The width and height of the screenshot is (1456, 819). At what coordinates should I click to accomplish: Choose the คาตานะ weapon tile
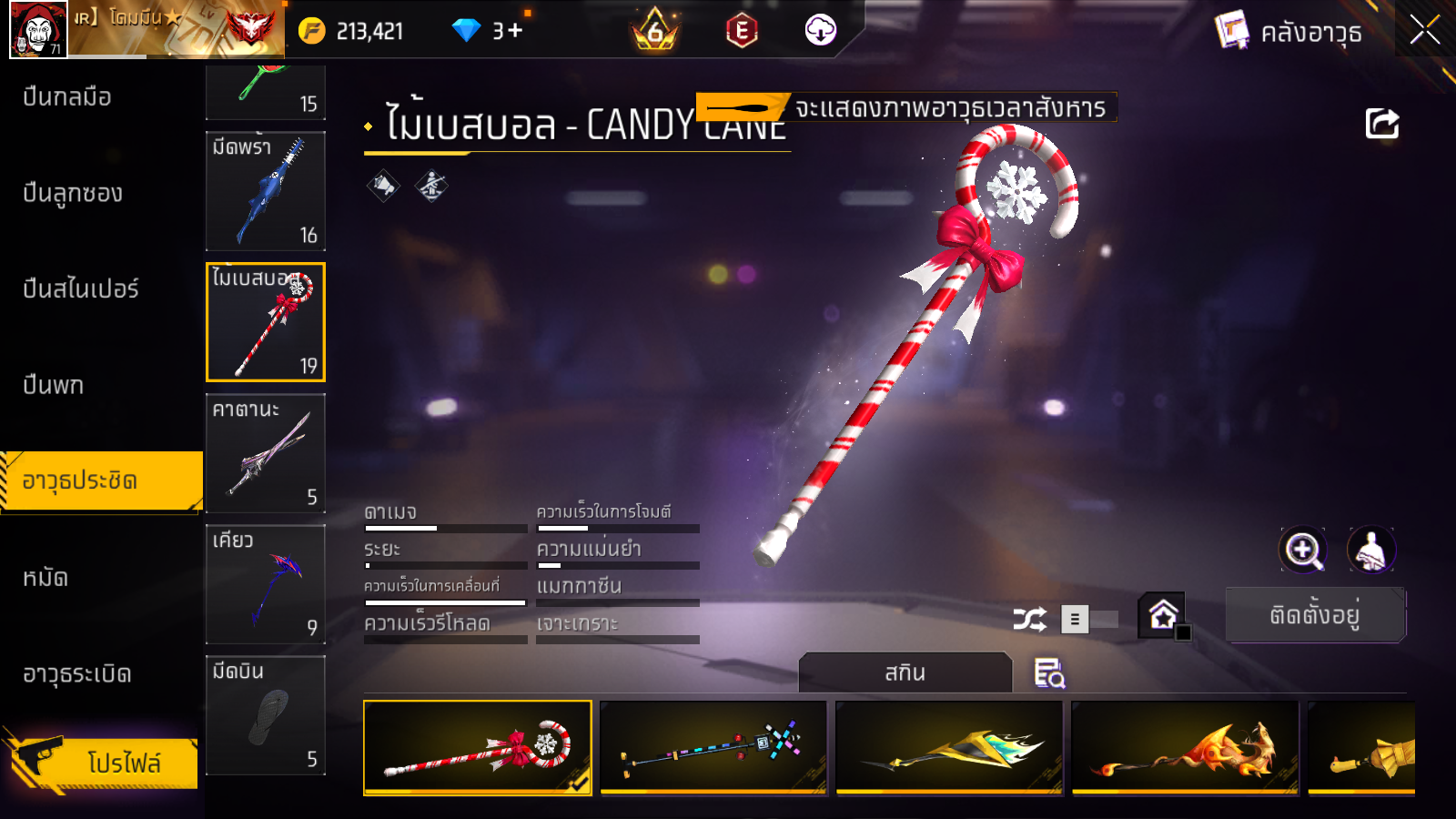click(x=266, y=453)
